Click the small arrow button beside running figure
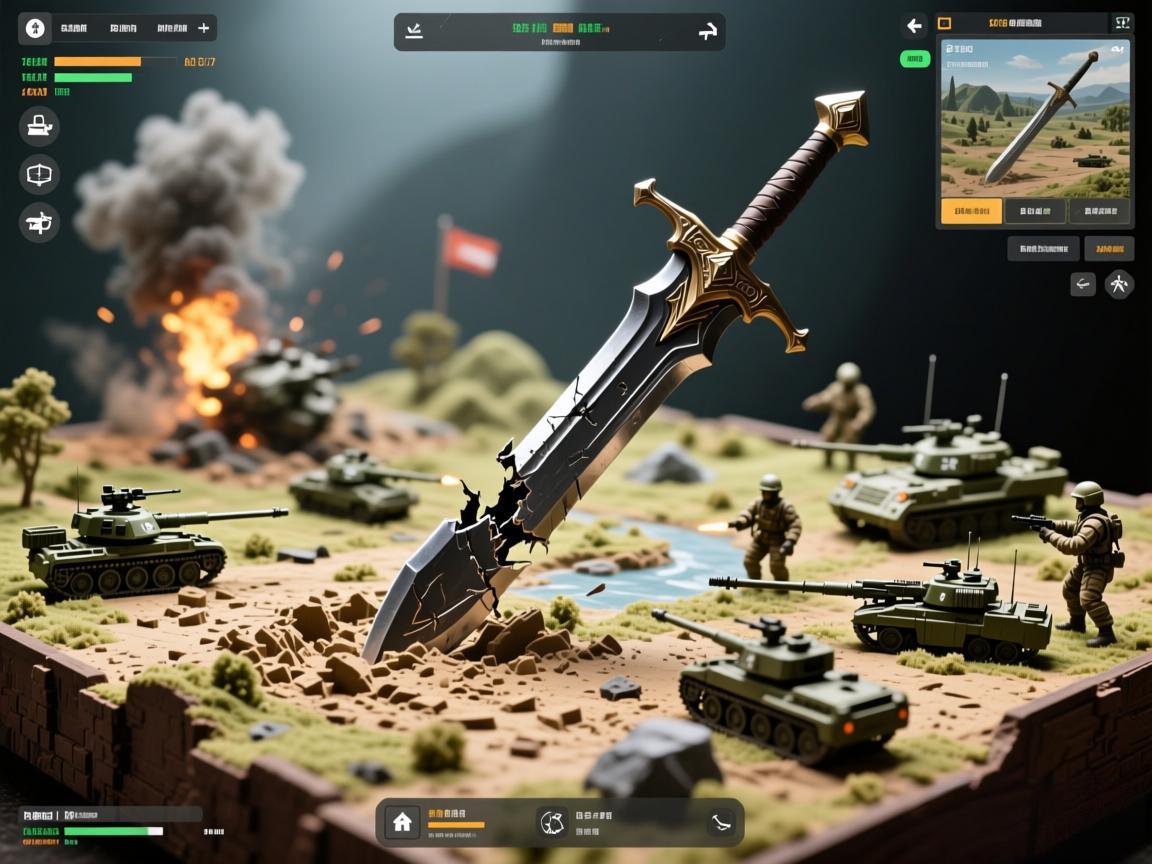Image resolution: width=1152 pixels, height=864 pixels. [1083, 285]
